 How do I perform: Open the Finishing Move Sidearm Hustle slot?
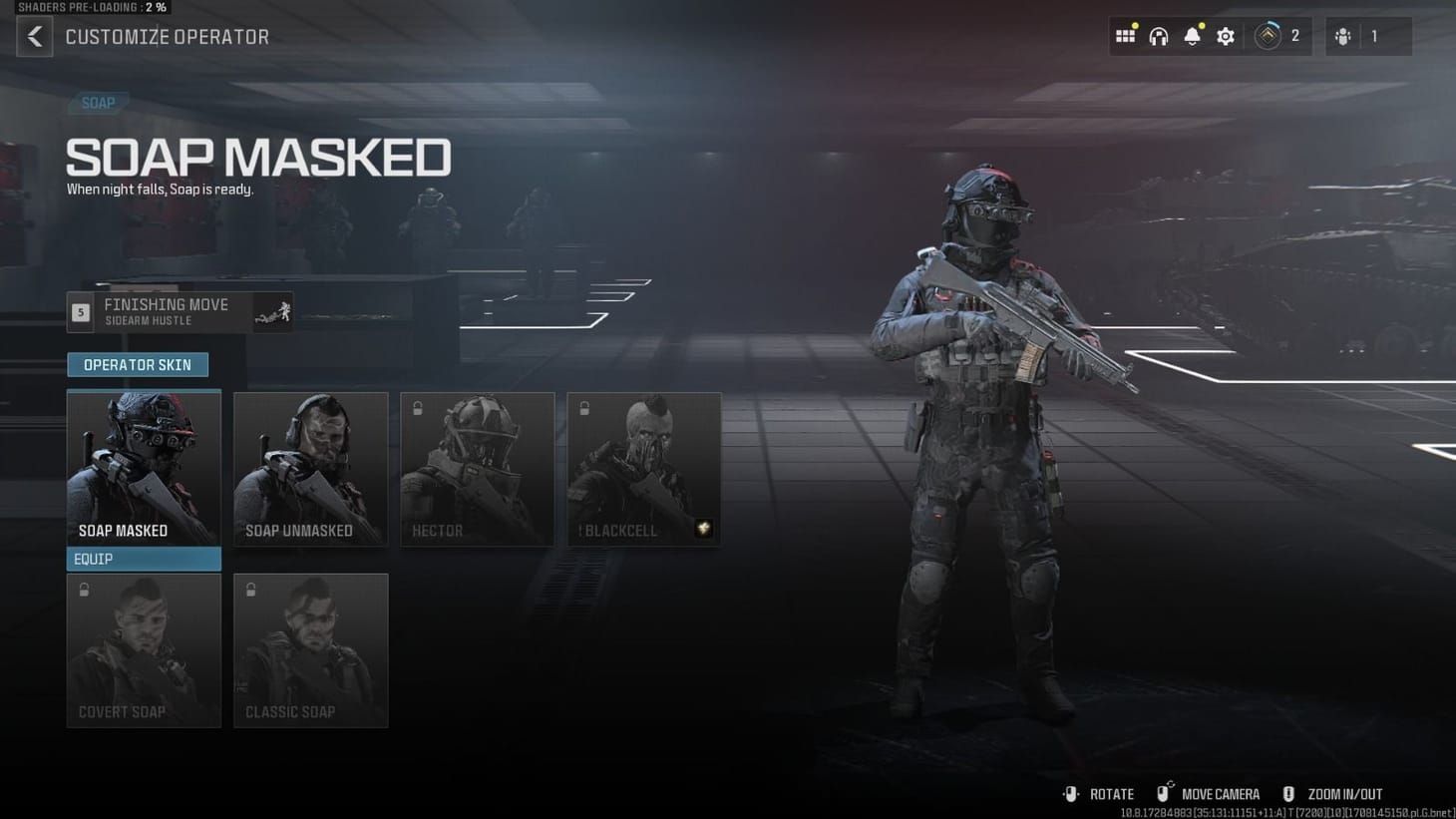click(x=180, y=311)
